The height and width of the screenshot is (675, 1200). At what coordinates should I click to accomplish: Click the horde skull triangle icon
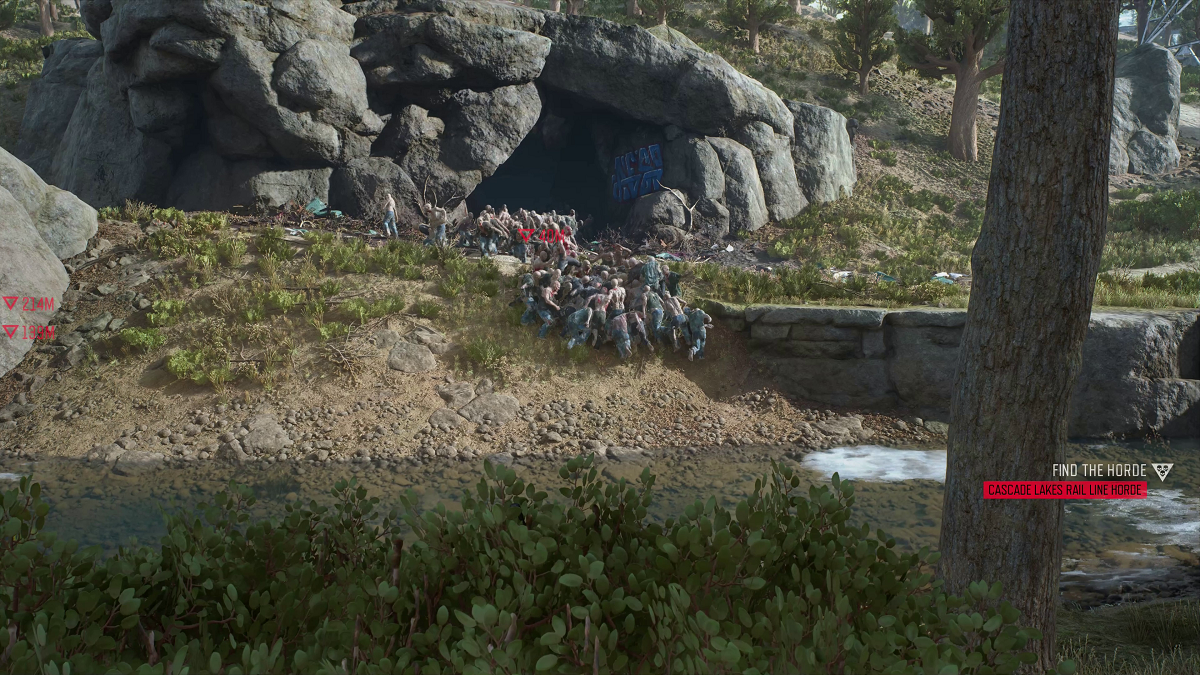1162,471
